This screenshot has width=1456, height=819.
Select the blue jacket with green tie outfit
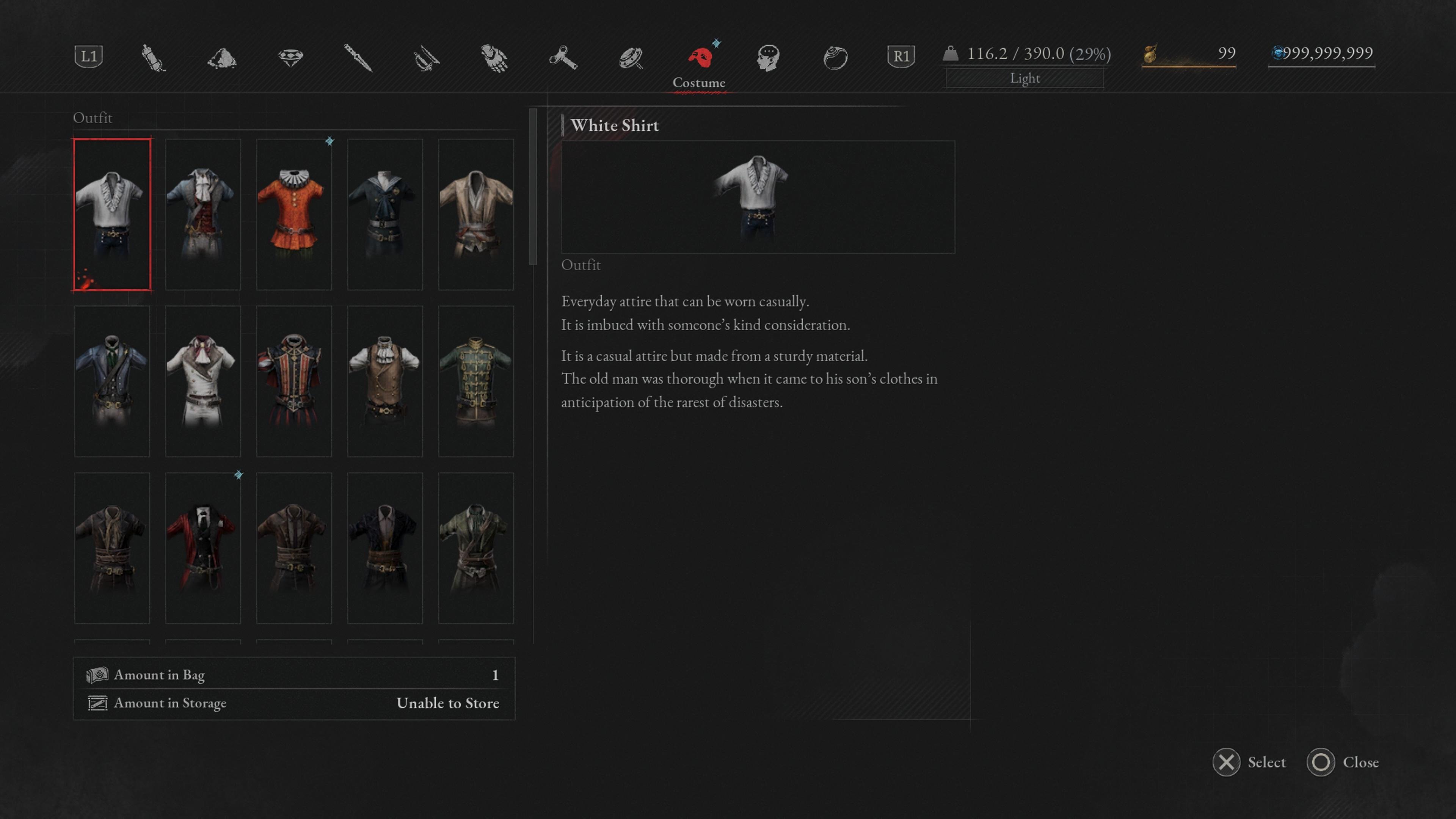pos(112,381)
